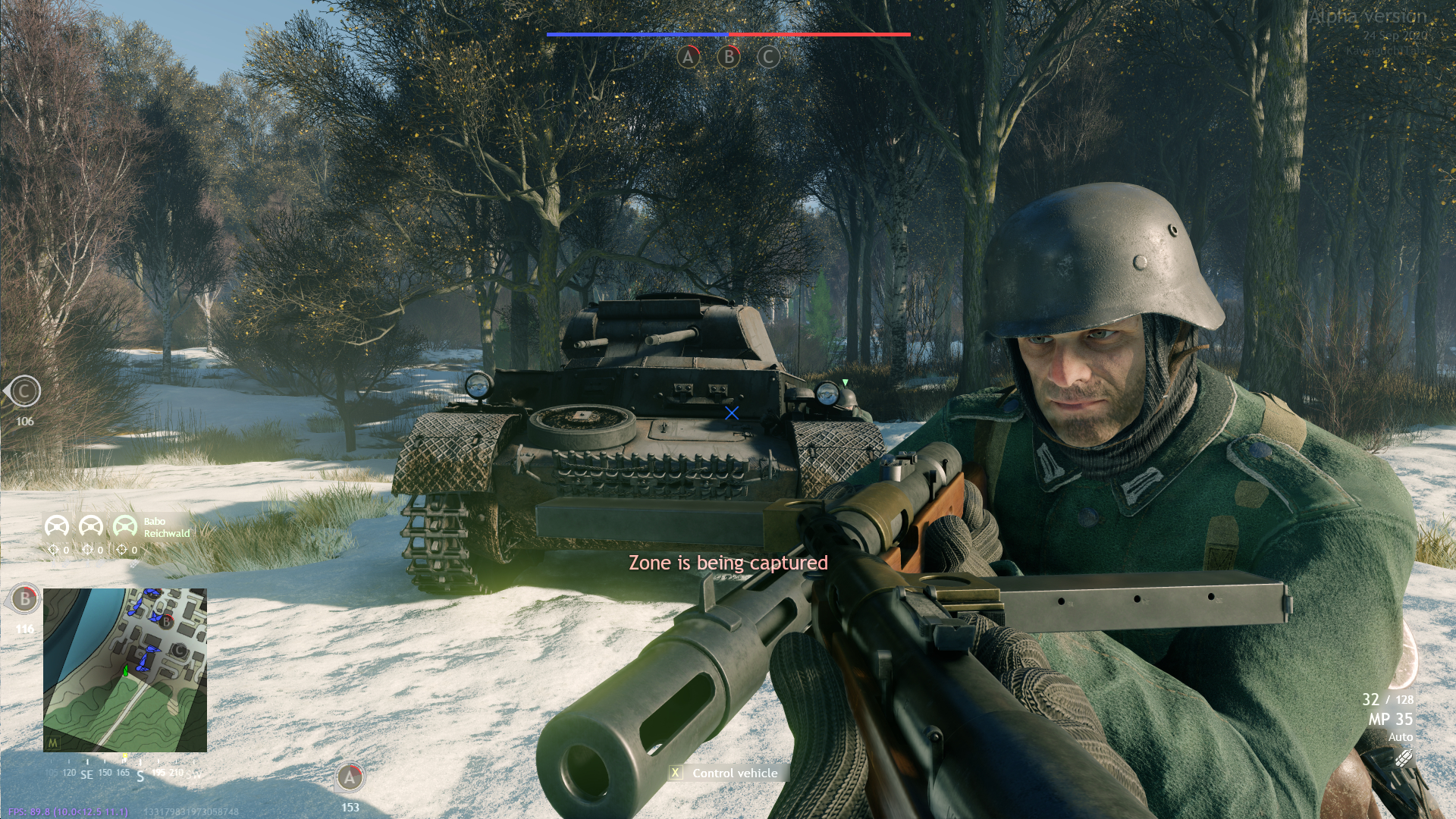The height and width of the screenshot is (819, 1456).
Task: Select capture point B under the score bar
Action: (729, 57)
